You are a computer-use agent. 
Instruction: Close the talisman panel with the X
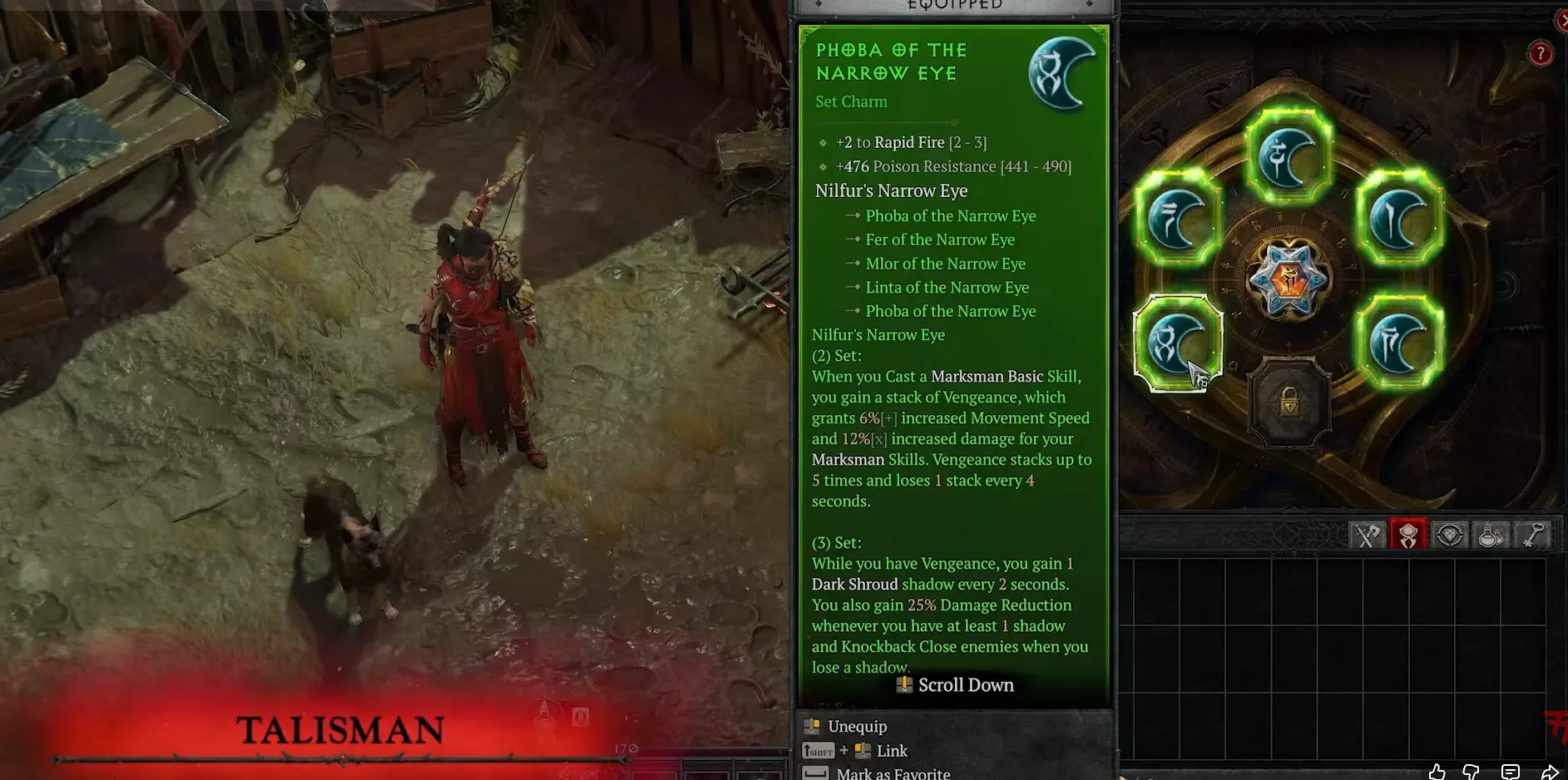pyautogui.click(x=1561, y=22)
